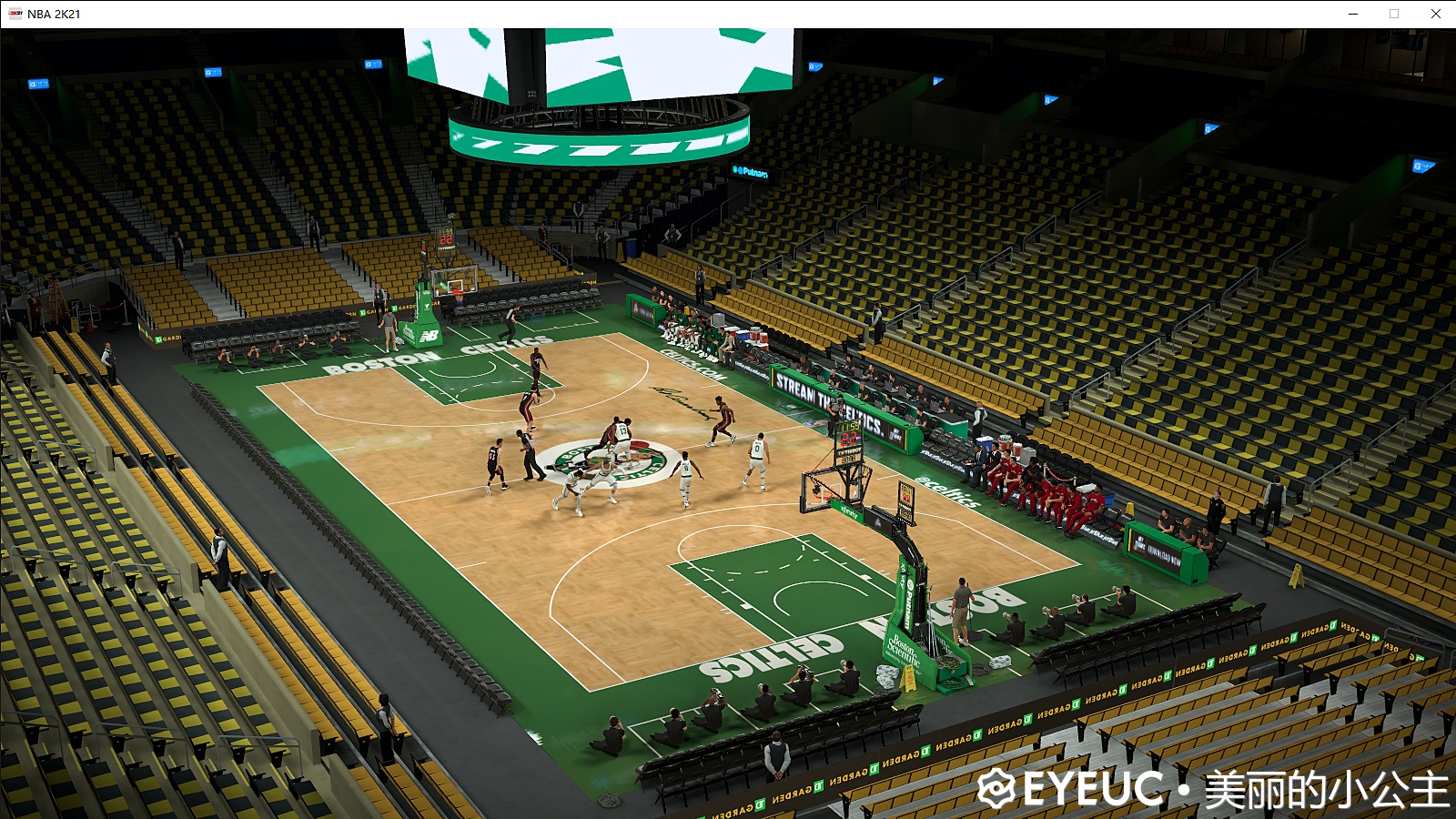Click the shot clock showing 22
Viewport: 1456px width, 819px height.
pyautogui.click(x=848, y=439)
